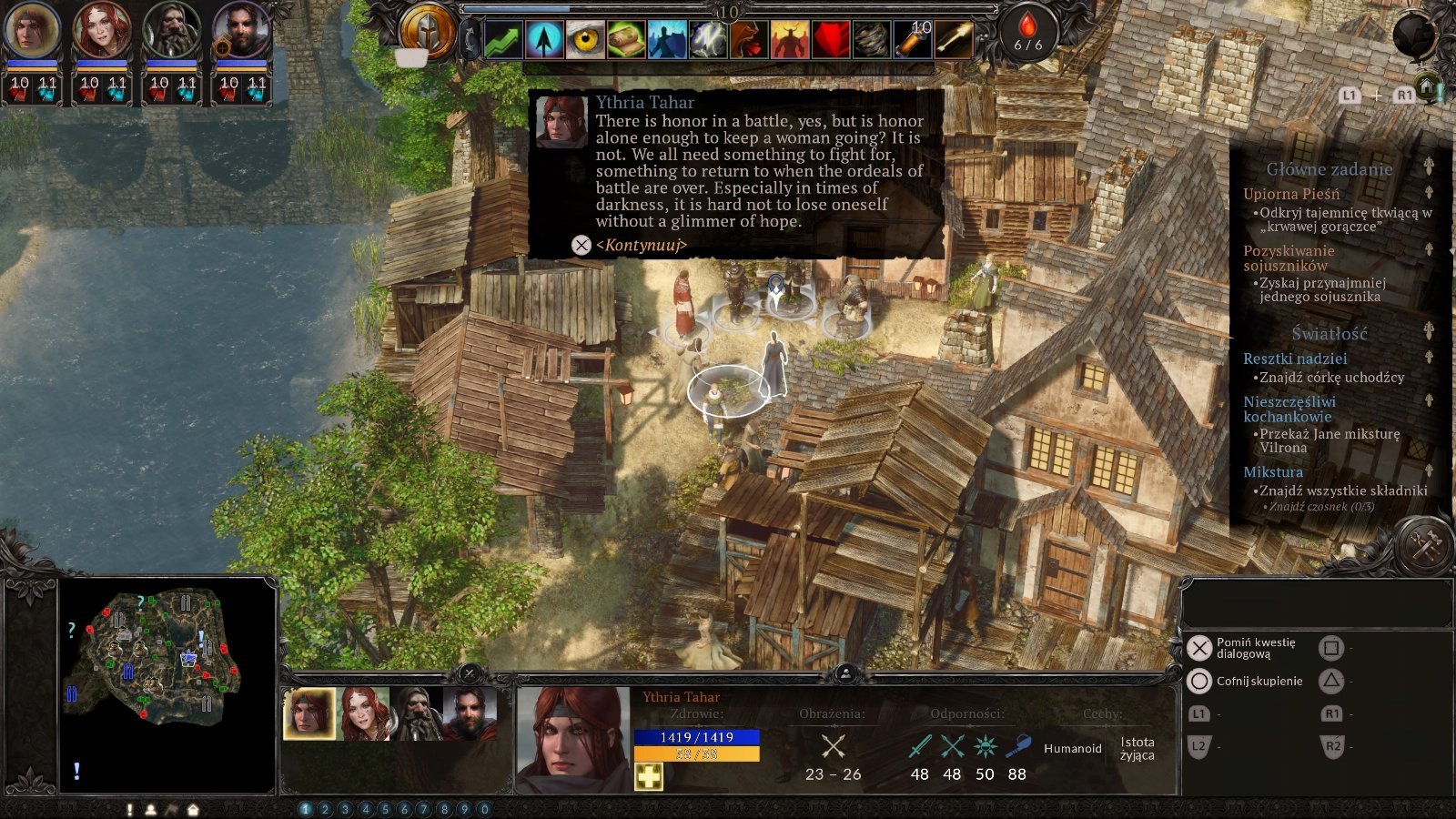Select the bearded dwarf portrait at top
Image resolution: width=1456 pixels, height=819 pixels.
pos(171,31)
